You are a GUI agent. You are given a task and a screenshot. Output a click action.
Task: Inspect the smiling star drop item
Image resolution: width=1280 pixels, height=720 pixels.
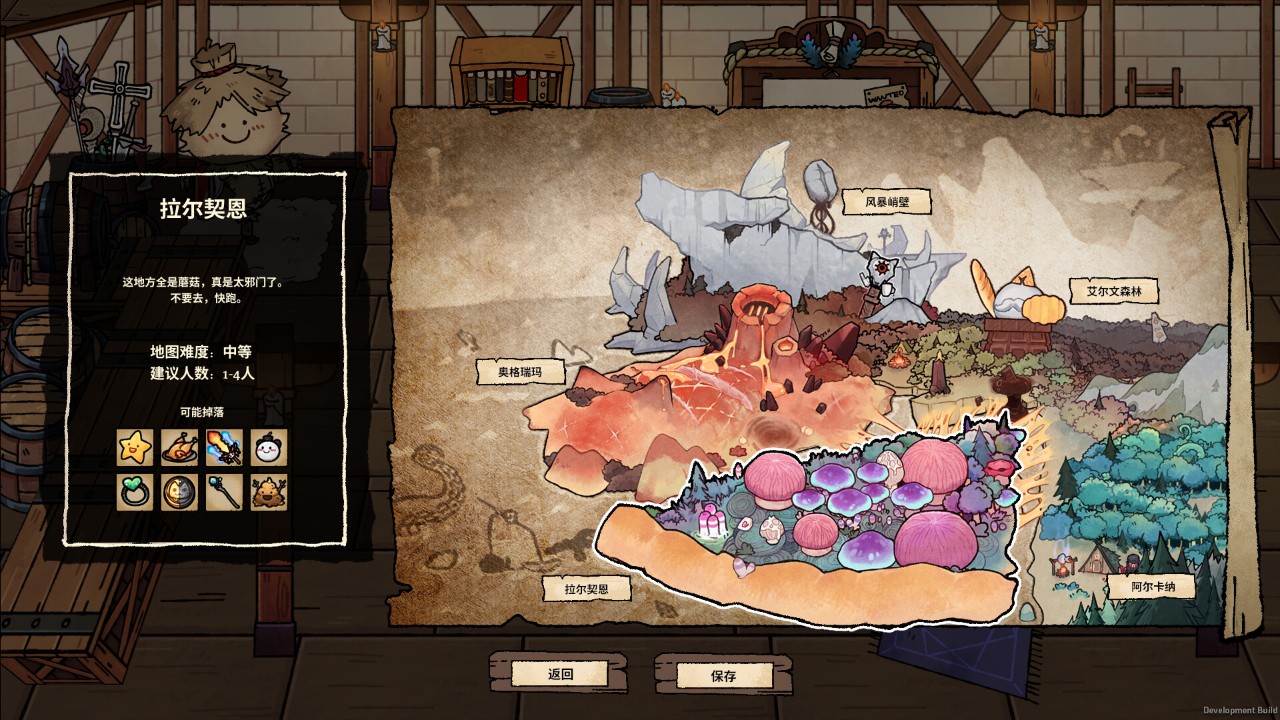click(x=135, y=447)
